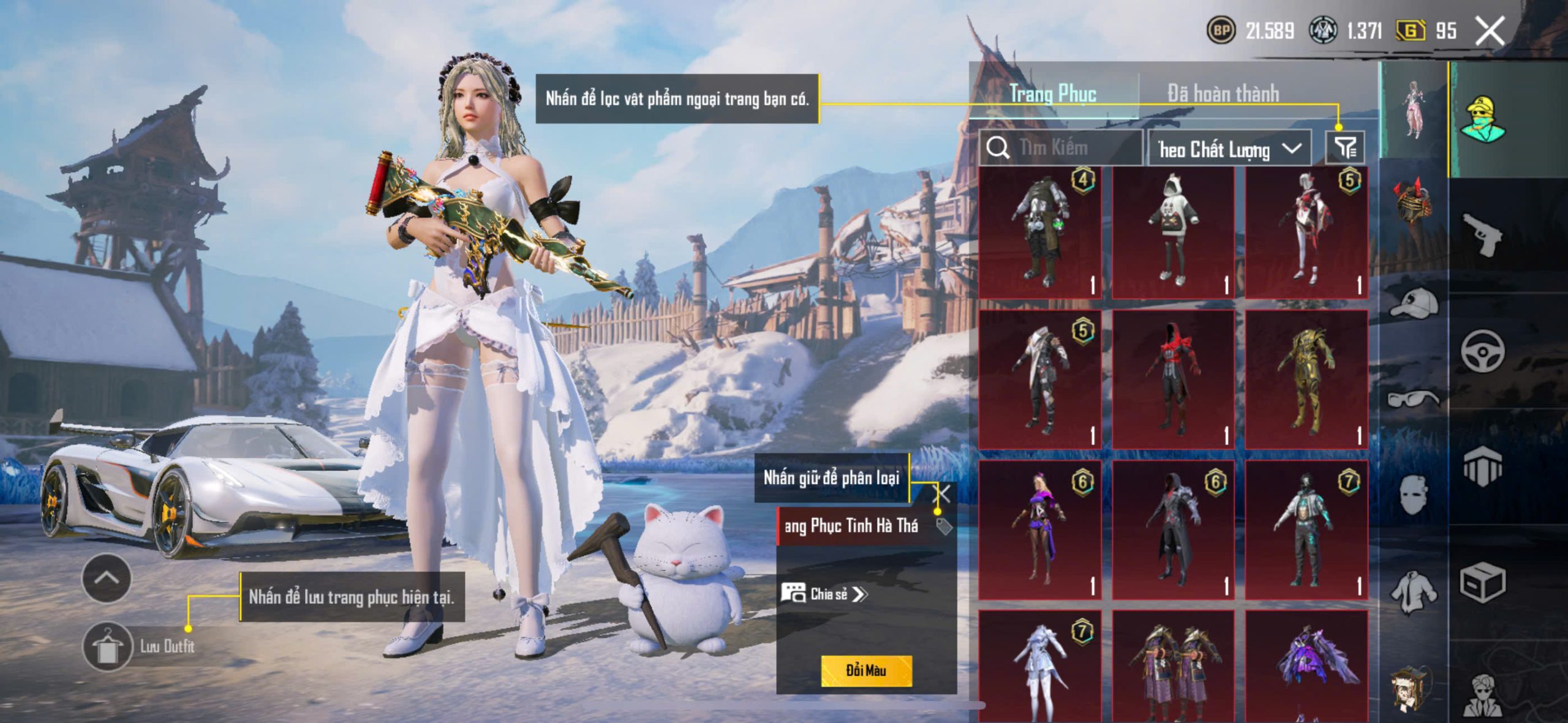Select the purple dress outfit with blonde hair
Viewport: 1568px width, 723px height.
point(1039,530)
